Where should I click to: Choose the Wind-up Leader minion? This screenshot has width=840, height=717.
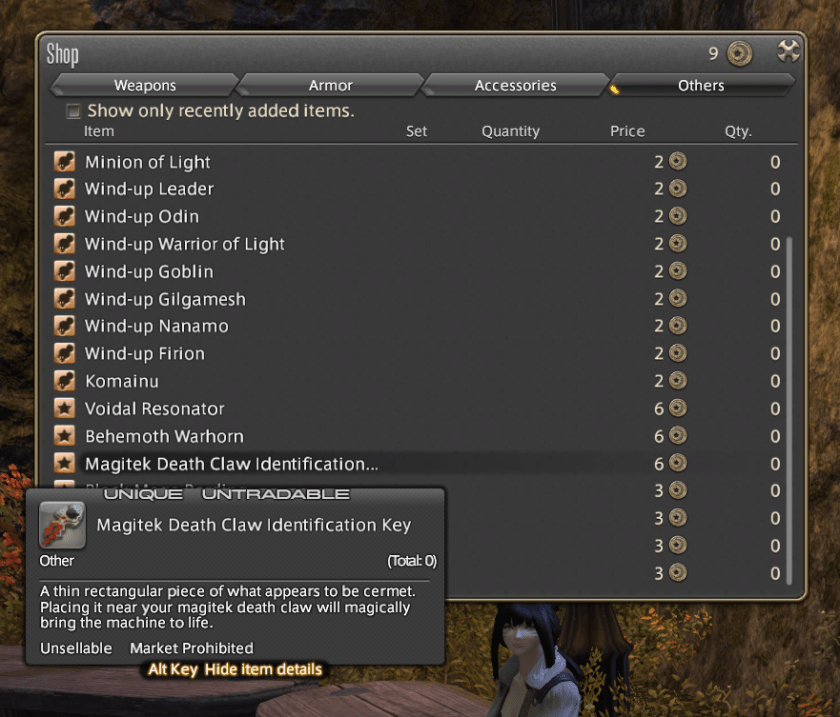(149, 189)
